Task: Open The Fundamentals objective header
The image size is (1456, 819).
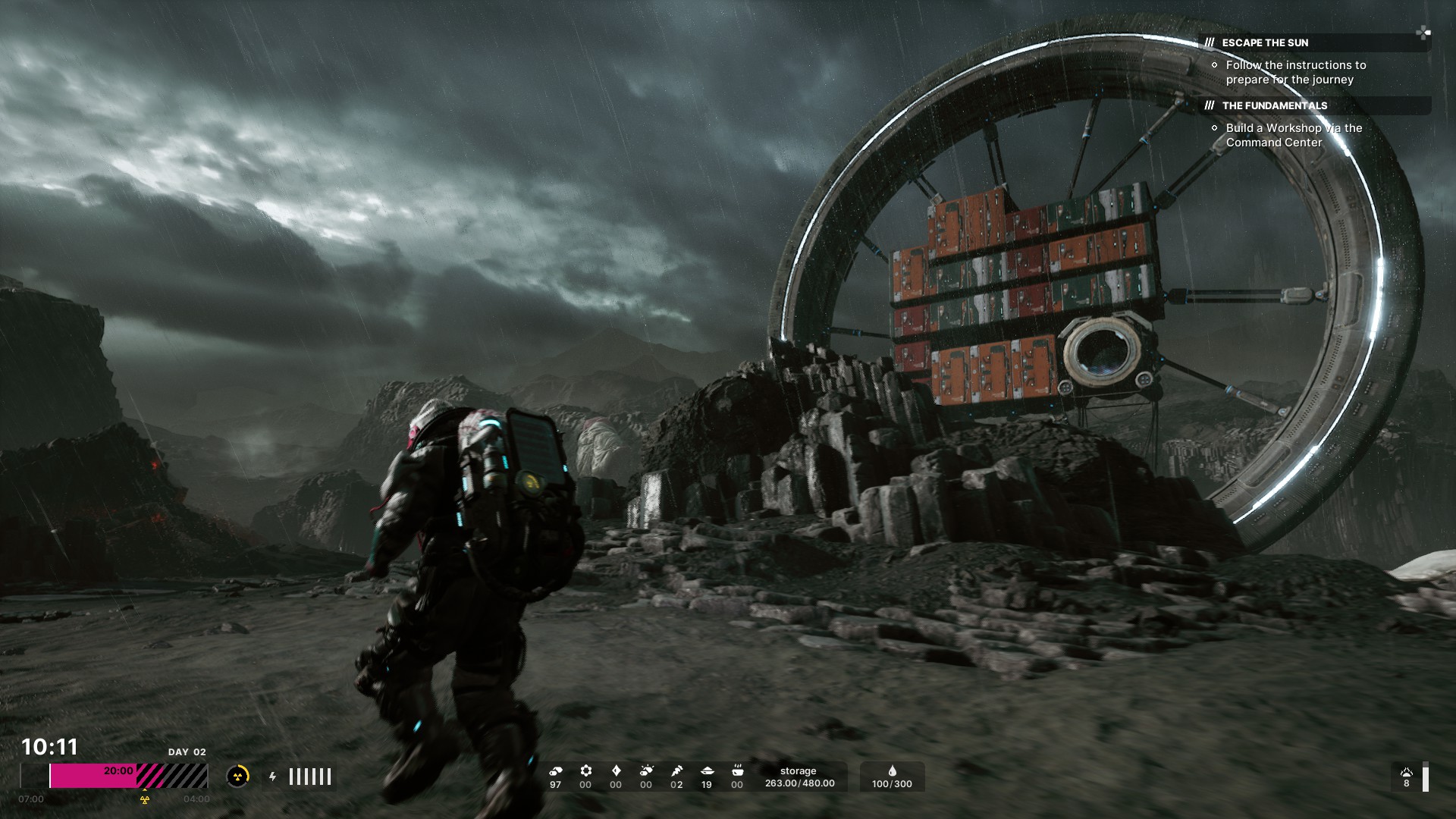Action: (x=1274, y=105)
